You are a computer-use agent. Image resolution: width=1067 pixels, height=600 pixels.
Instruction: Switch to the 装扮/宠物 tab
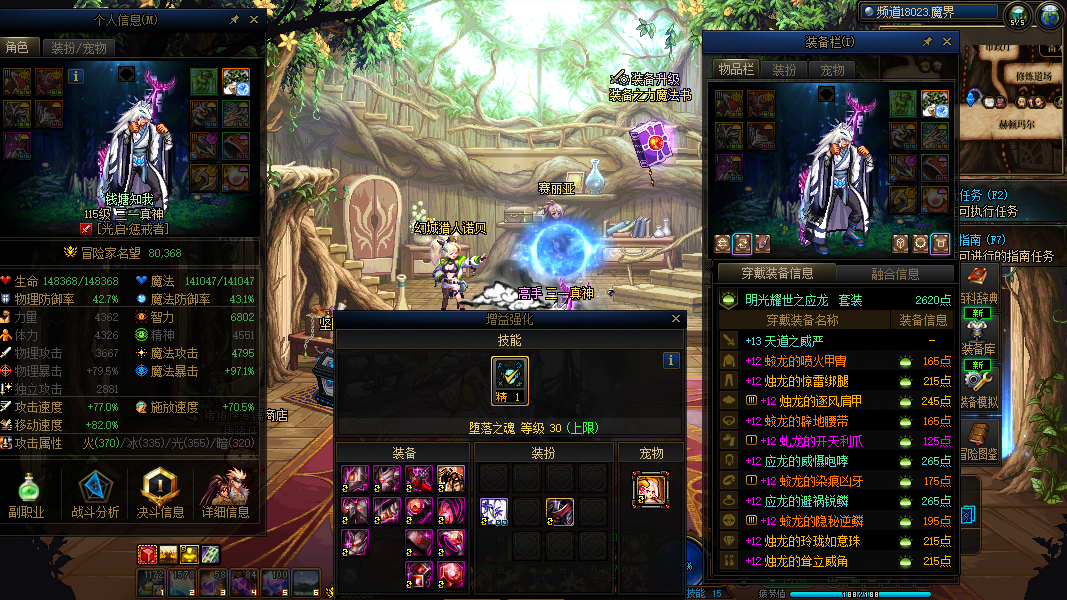78,48
